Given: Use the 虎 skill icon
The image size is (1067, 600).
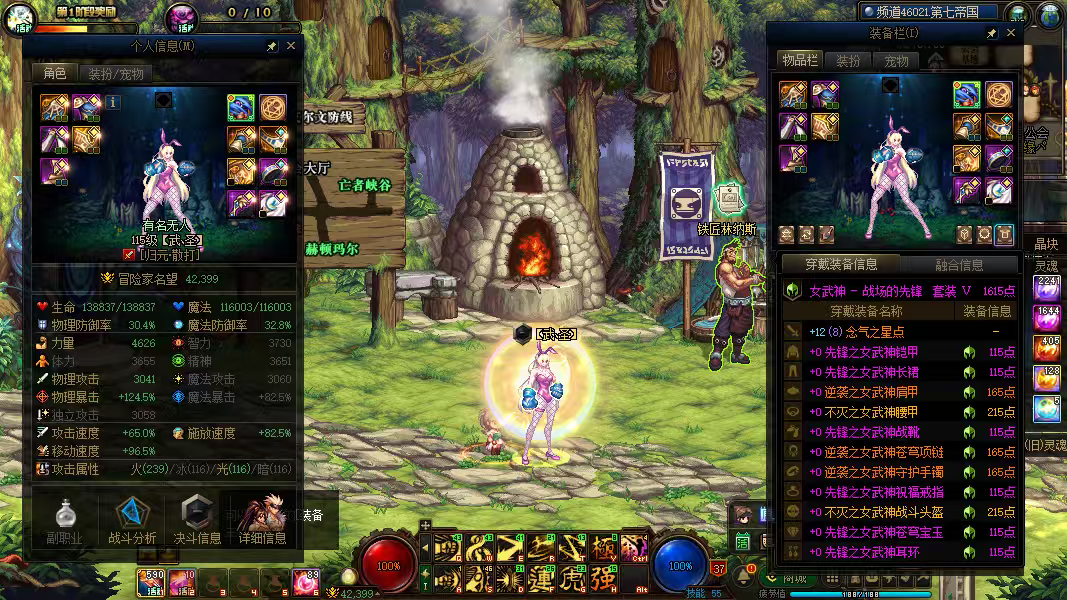Looking at the screenshot, I should tap(573, 579).
